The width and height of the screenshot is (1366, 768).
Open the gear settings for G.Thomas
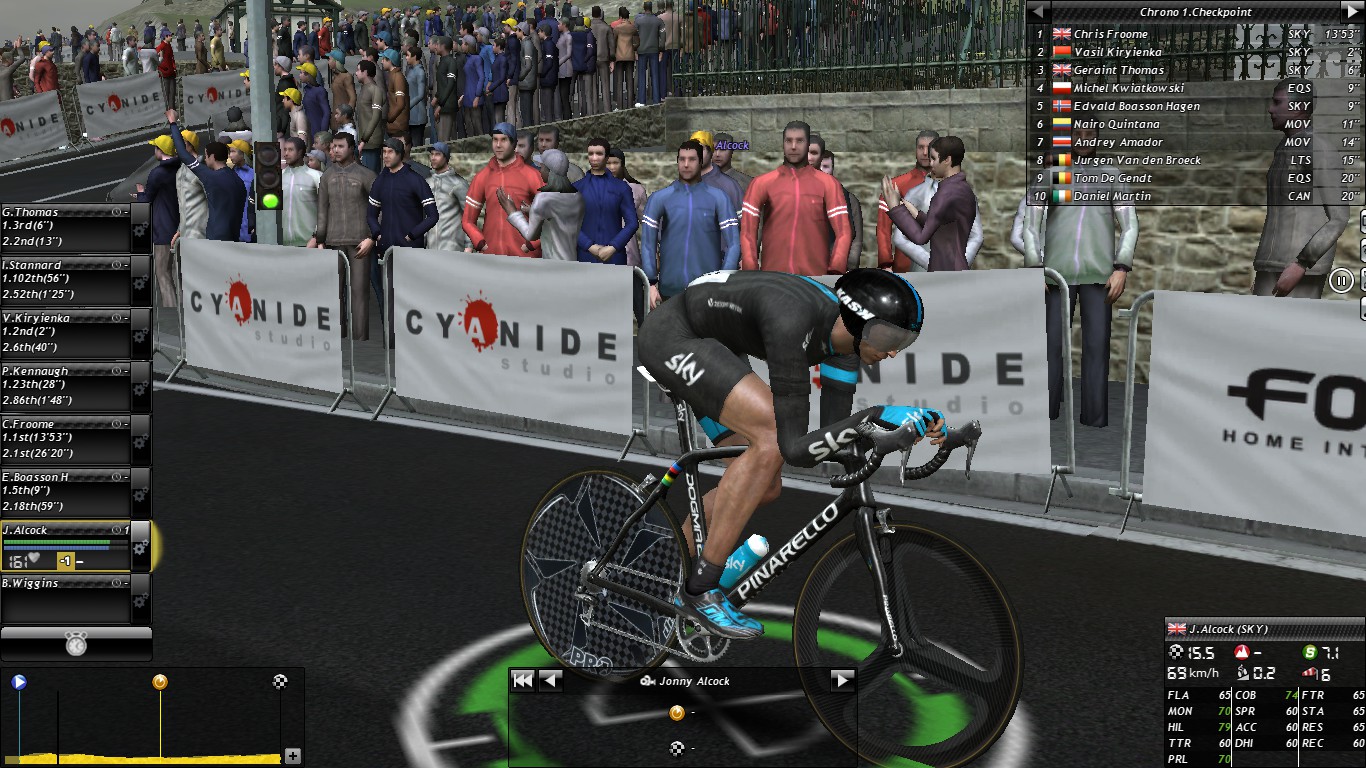coord(140,229)
